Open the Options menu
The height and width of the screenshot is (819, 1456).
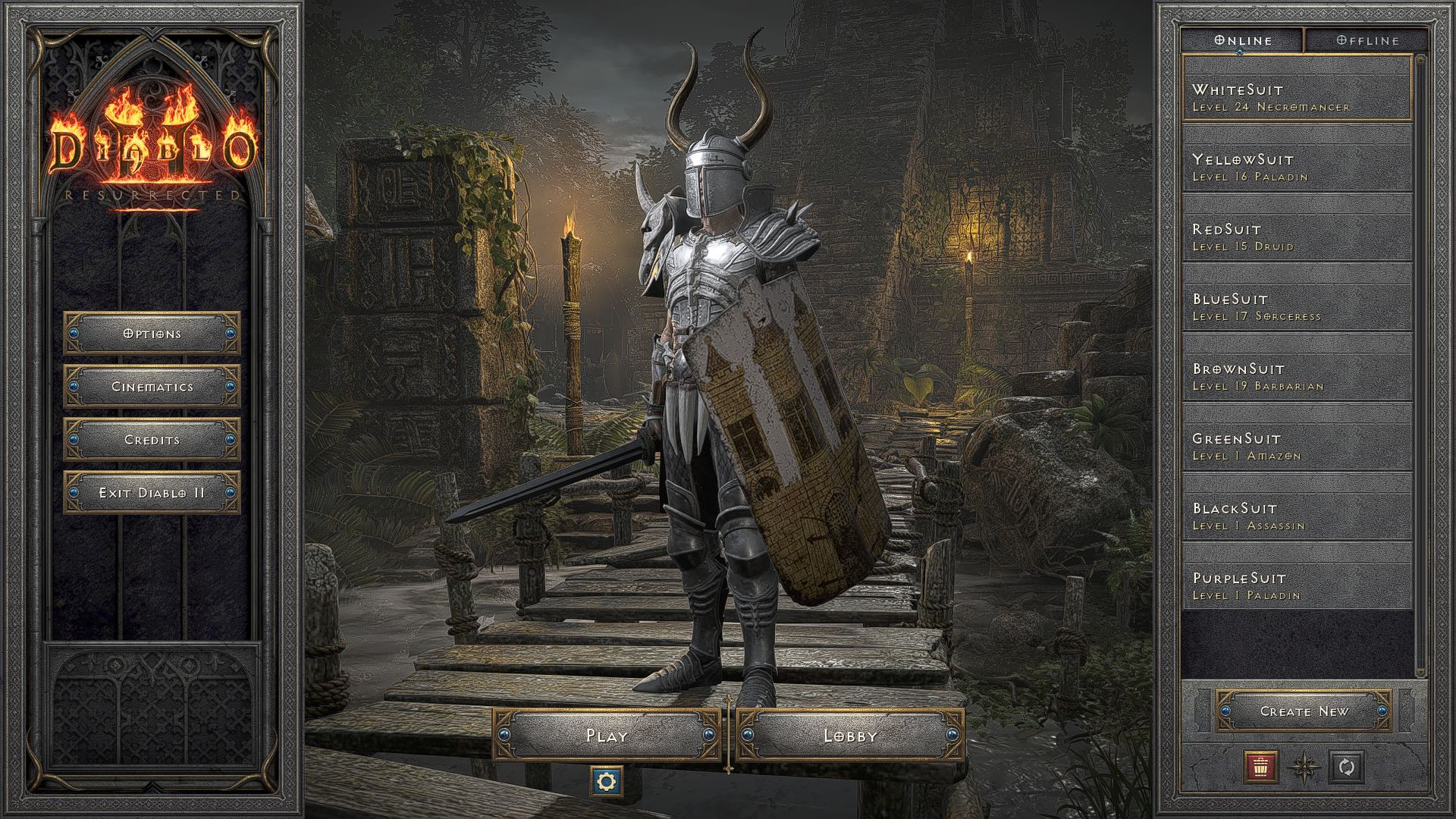click(150, 333)
